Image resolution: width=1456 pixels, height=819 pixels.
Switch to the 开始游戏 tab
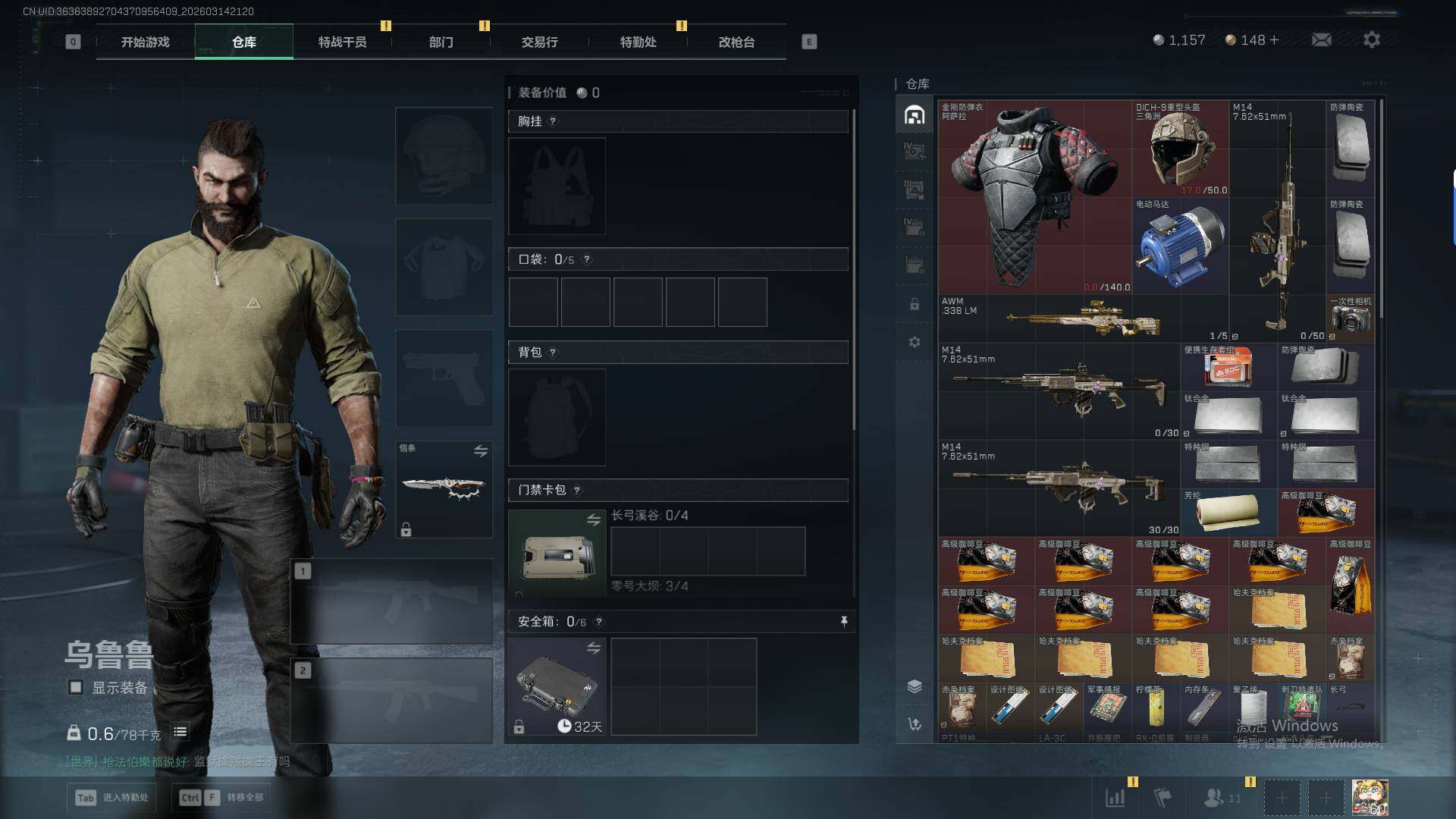point(146,42)
